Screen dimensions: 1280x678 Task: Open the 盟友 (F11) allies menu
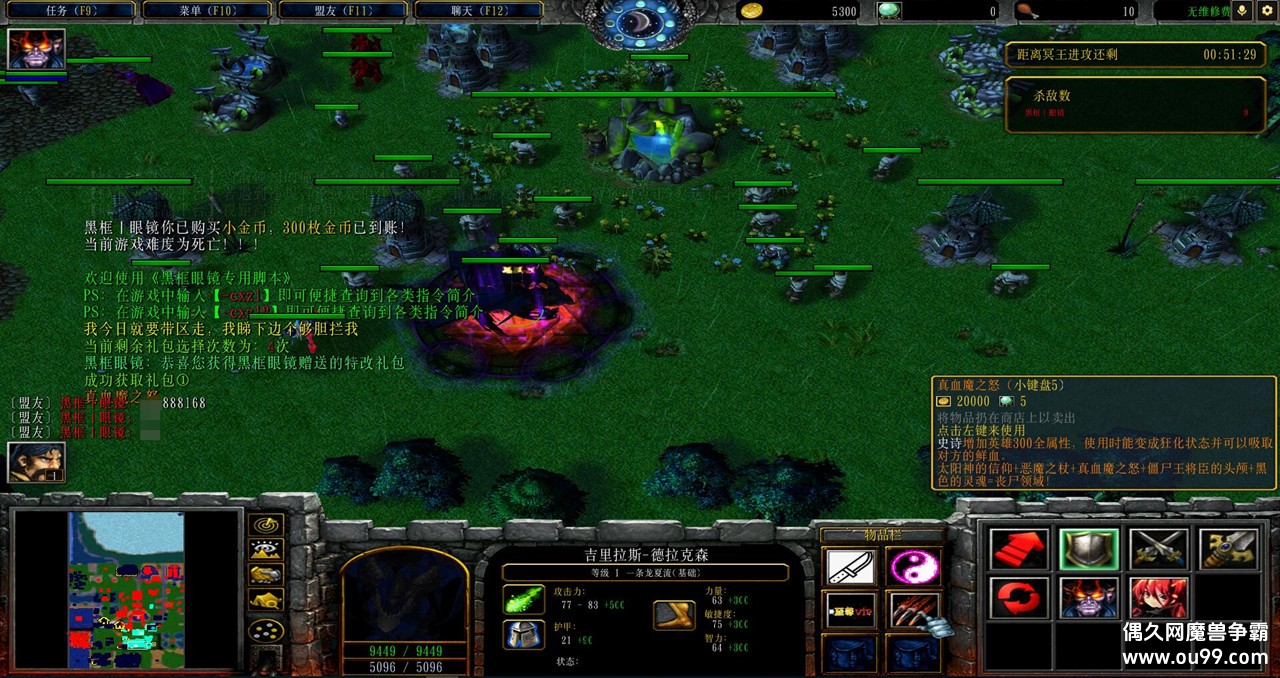341,11
